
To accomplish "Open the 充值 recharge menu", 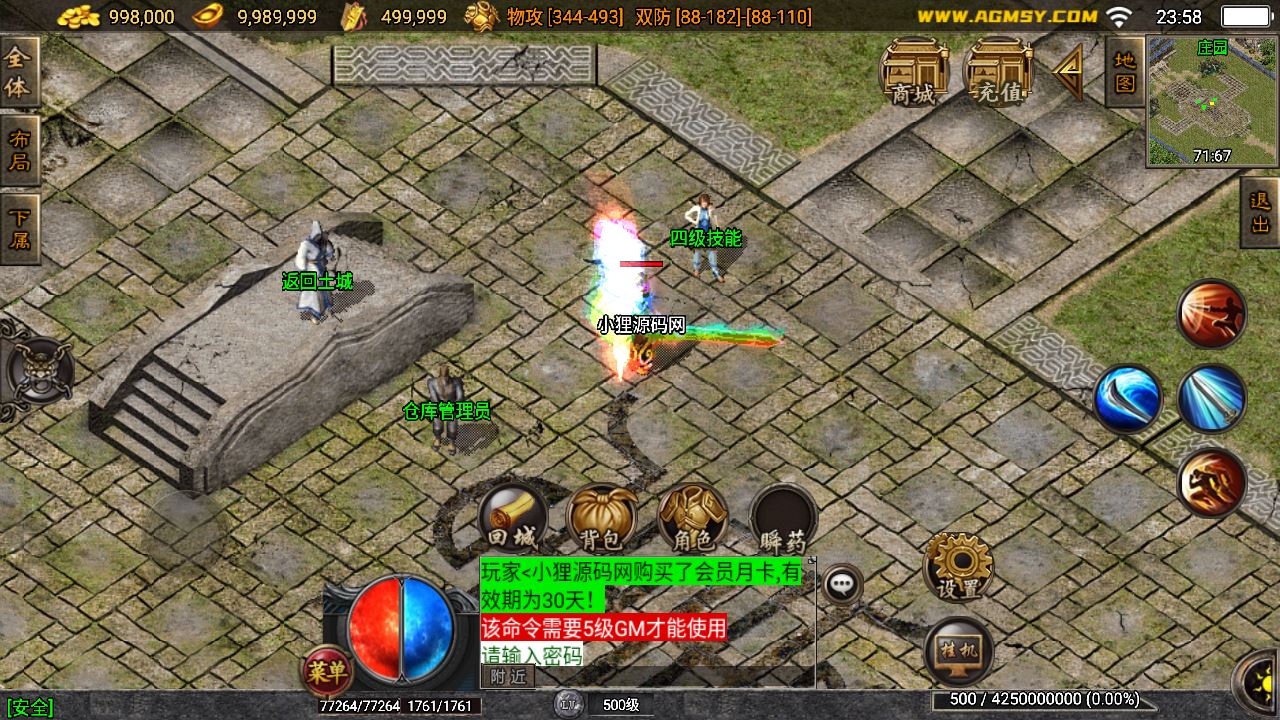I will tap(998, 72).
